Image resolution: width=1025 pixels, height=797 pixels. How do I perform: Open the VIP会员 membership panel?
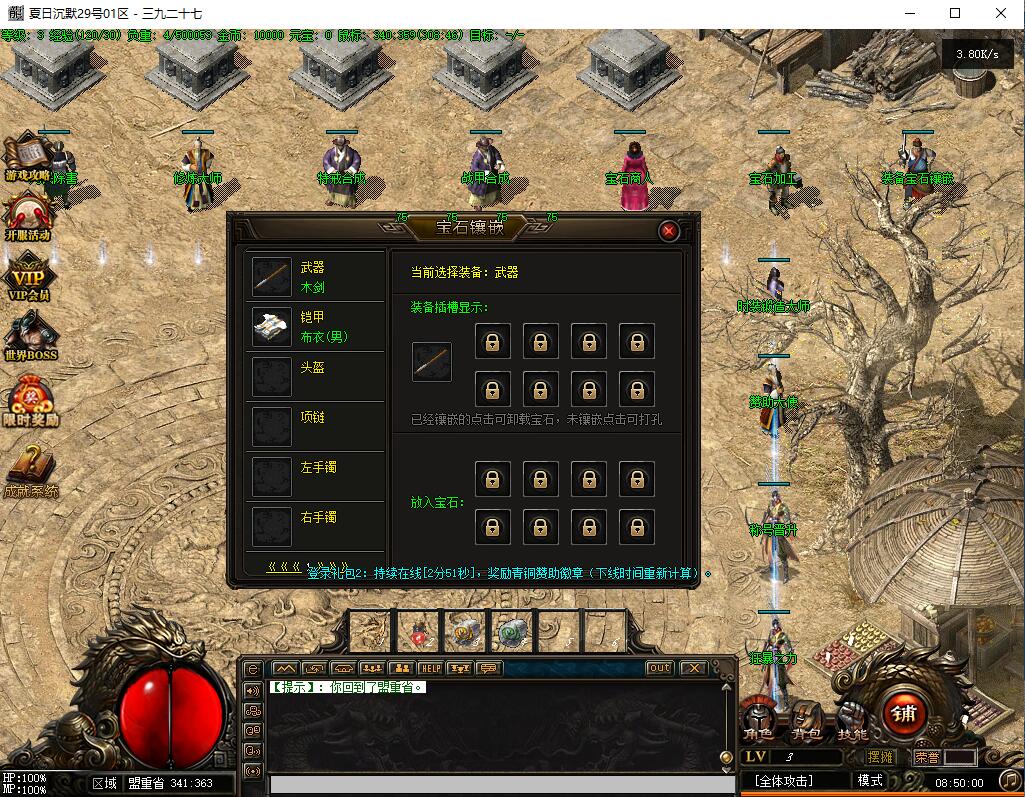(x=28, y=277)
